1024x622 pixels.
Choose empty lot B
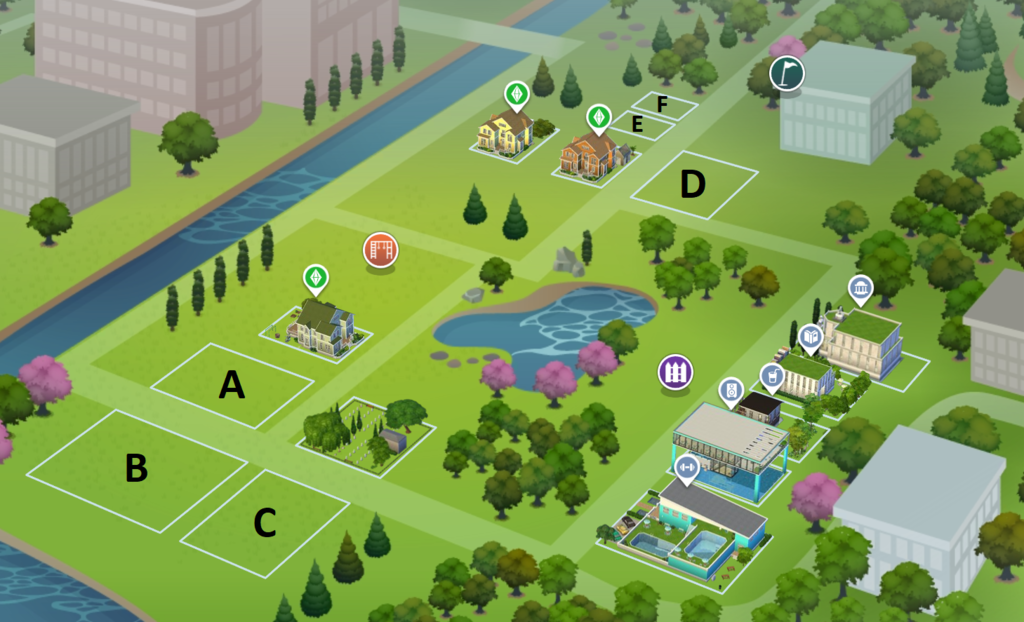137,468
